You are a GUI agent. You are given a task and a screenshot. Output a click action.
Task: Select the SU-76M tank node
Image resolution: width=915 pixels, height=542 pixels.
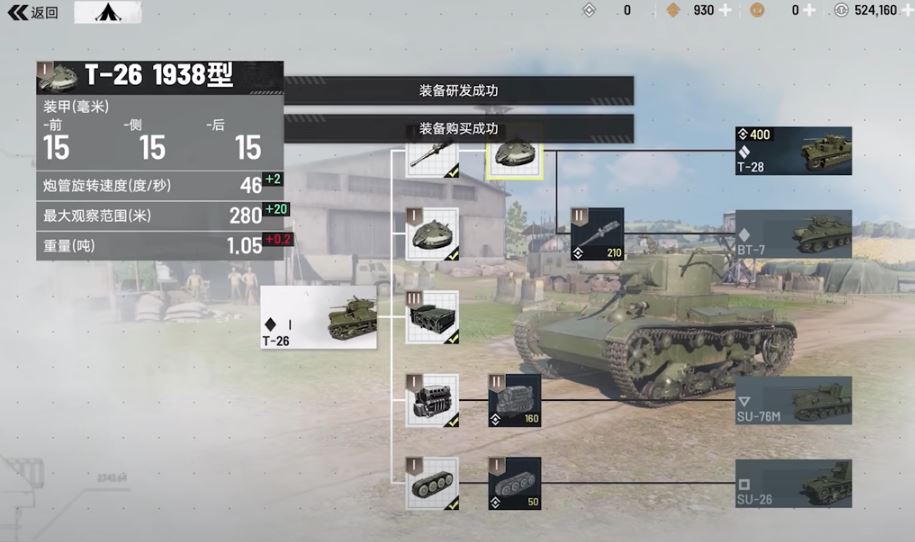coord(794,400)
